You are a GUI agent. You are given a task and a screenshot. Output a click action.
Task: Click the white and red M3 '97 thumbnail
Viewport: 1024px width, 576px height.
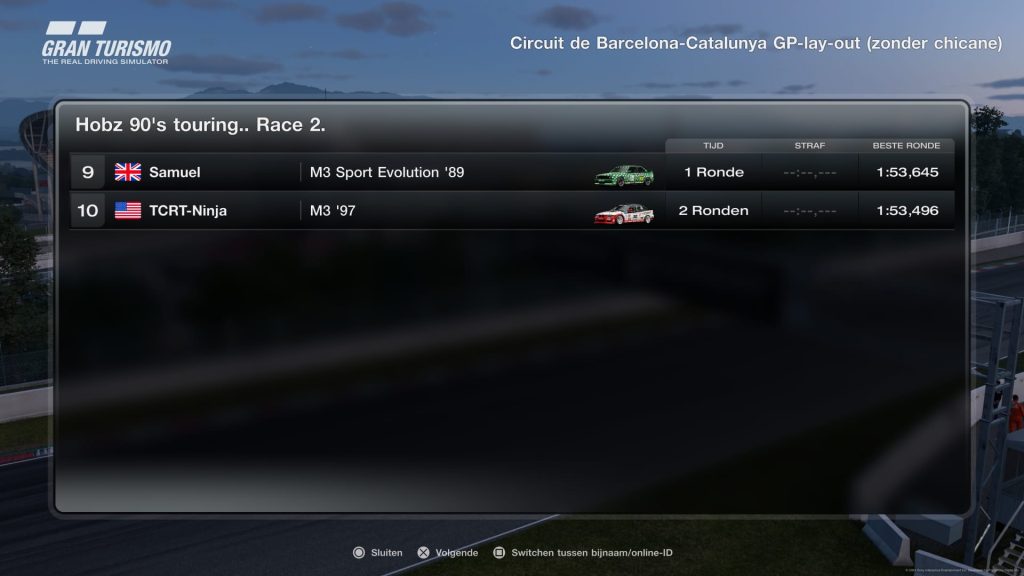[624, 213]
